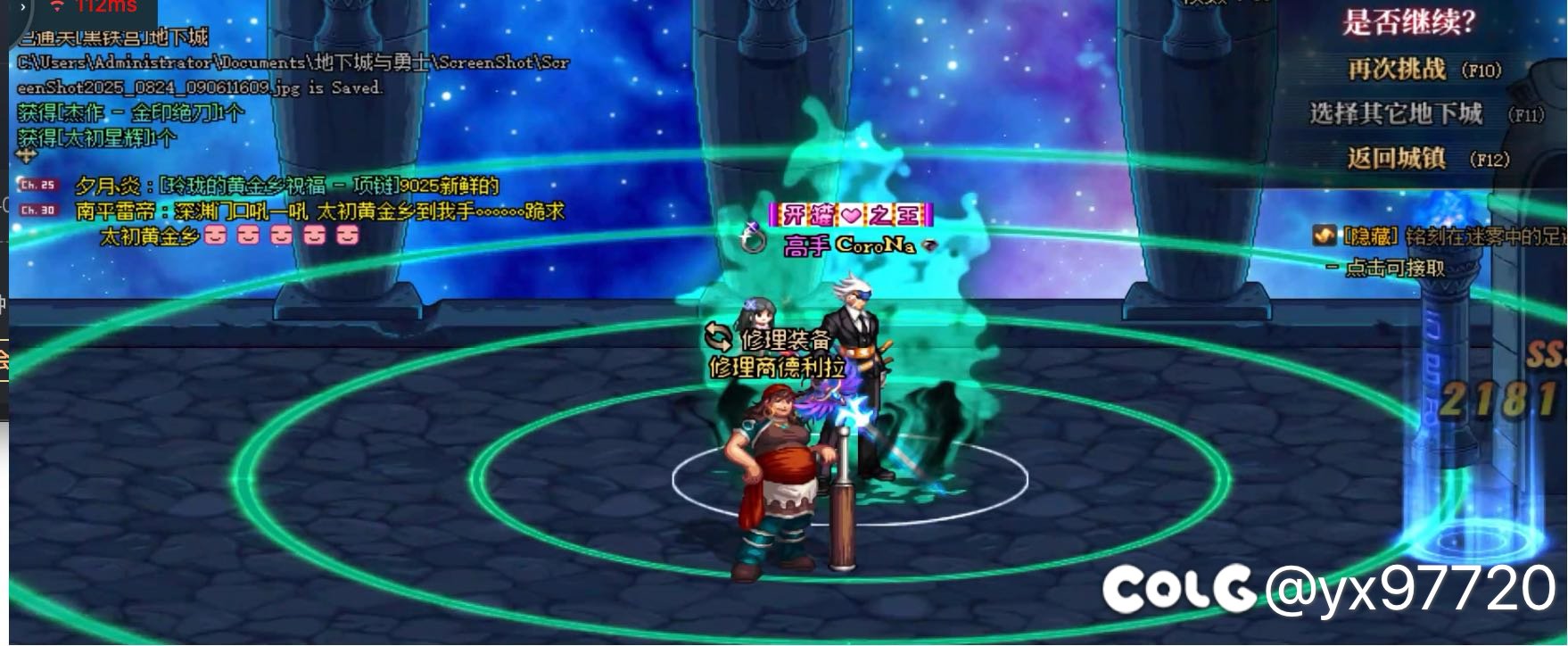This screenshot has width=1568, height=646.
Task: Click 返回城镇 to return to town
Action: point(1396,158)
